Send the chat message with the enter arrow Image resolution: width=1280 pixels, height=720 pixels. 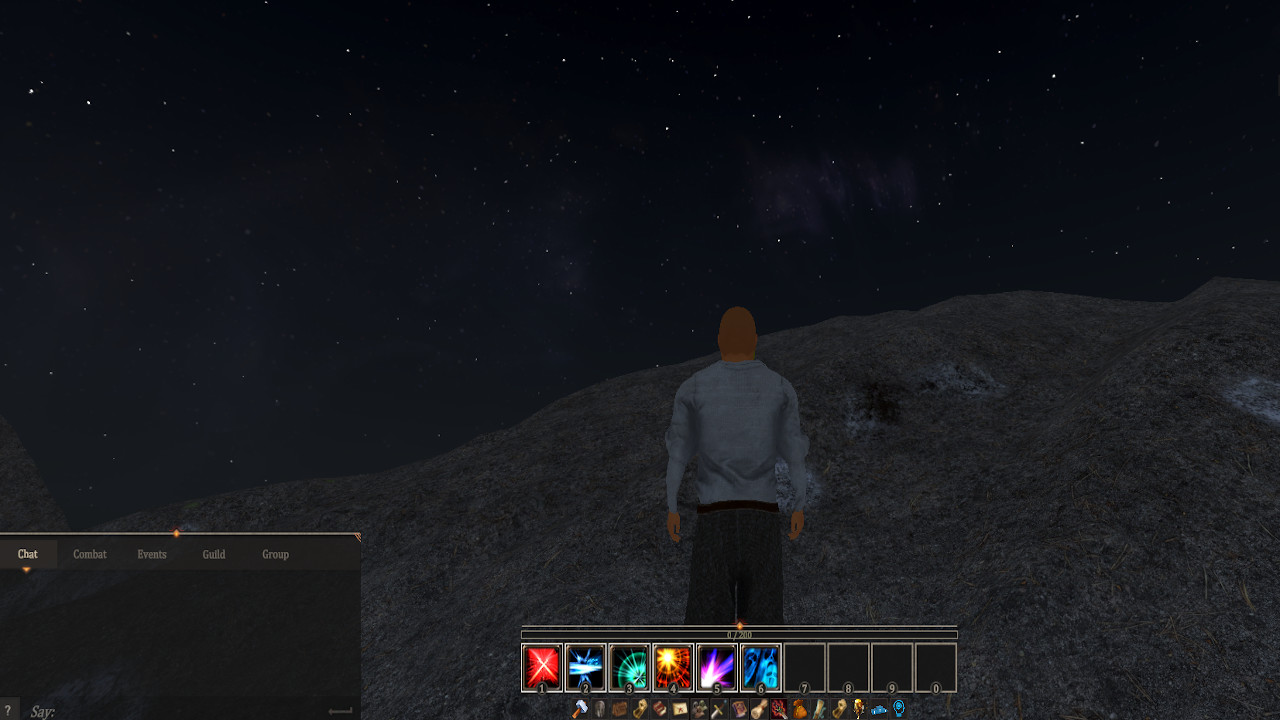(x=340, y=711)
